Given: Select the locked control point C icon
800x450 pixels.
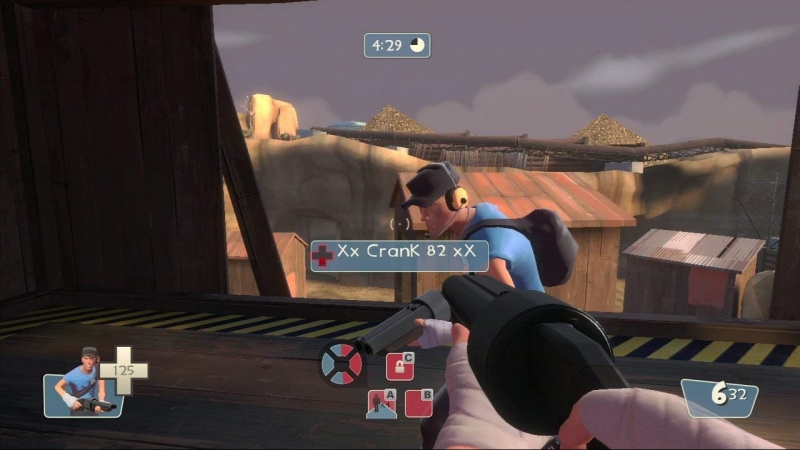Looking at the screenshot, I should [x=400, y=366].
